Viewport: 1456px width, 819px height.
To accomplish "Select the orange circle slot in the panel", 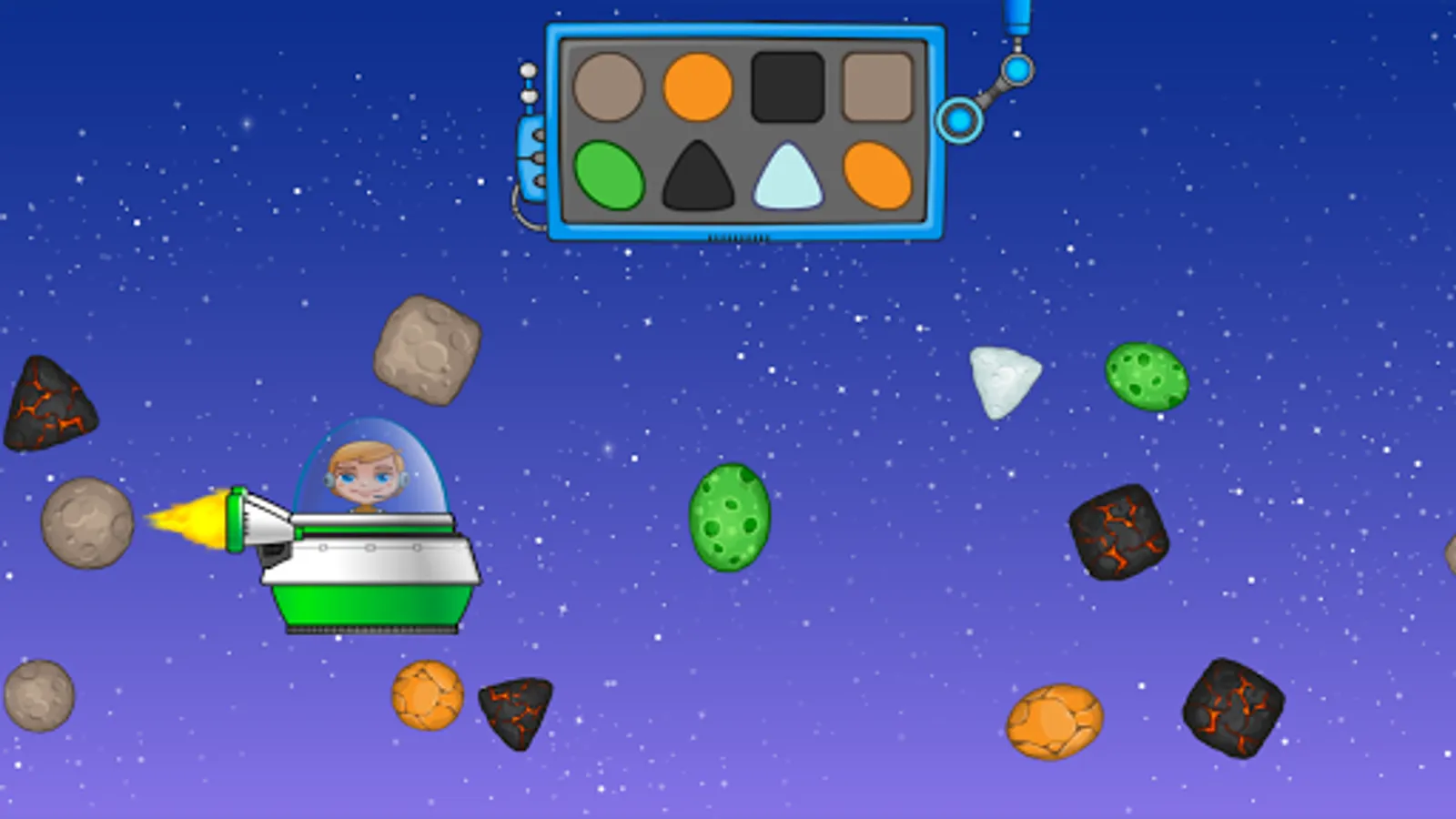I will pyautogui.click(x=699, y=86).
